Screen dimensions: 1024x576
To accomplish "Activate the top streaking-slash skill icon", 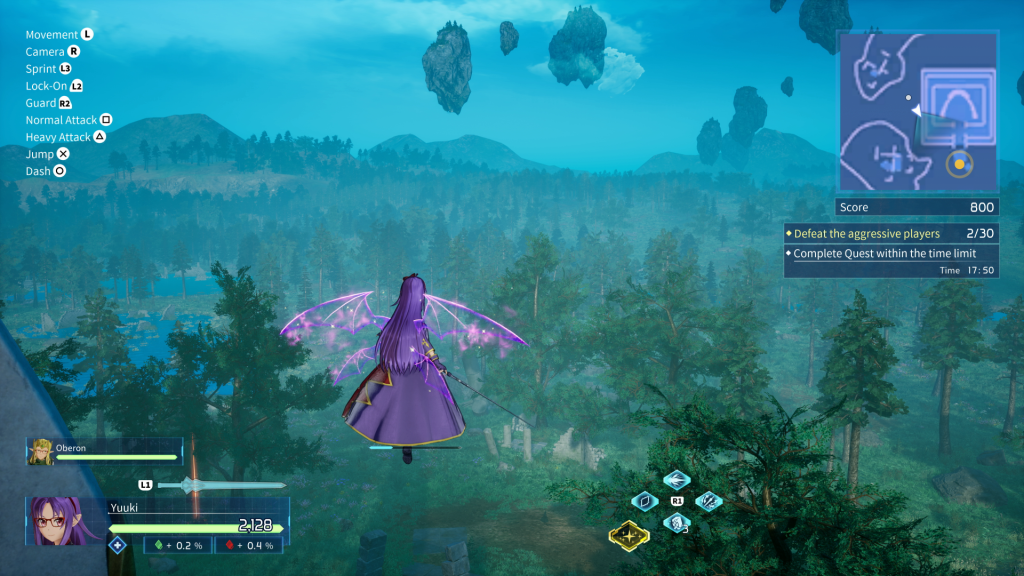I will [x=677, y=480].
